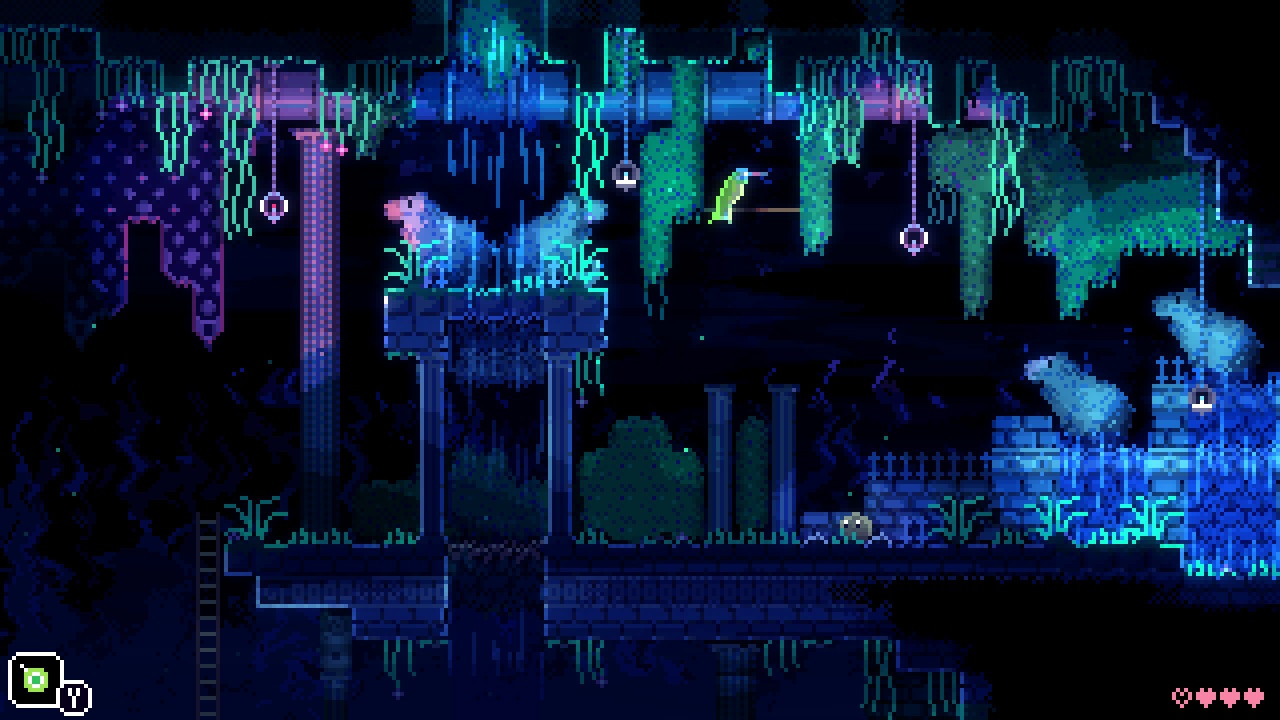Image resolution: width=1280 pixels, height=720 pixels.
Task: Select the left capybara on the platform
Action: tap(430, 230)
